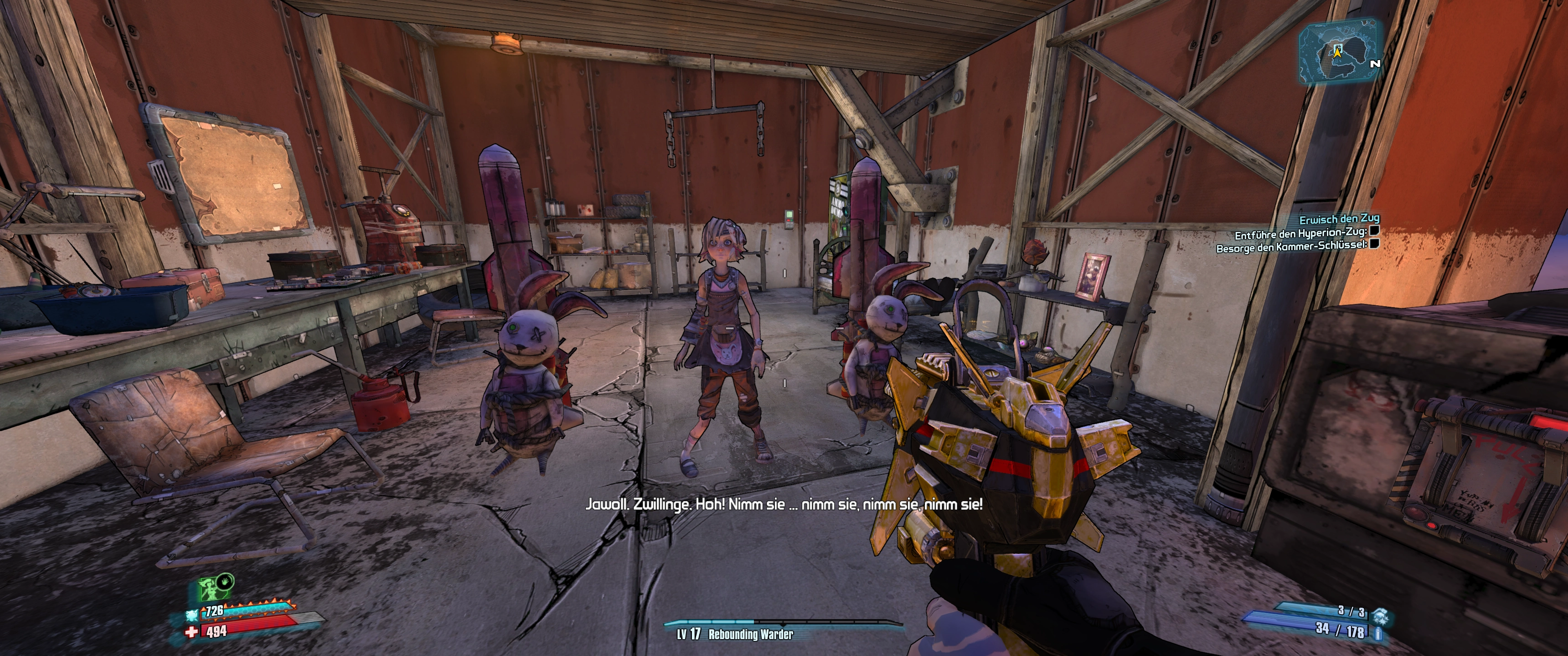Click the ammo magazine icon beside 34 / 178
Screen dimensions: 1568x656
(x=1378, y=634)
